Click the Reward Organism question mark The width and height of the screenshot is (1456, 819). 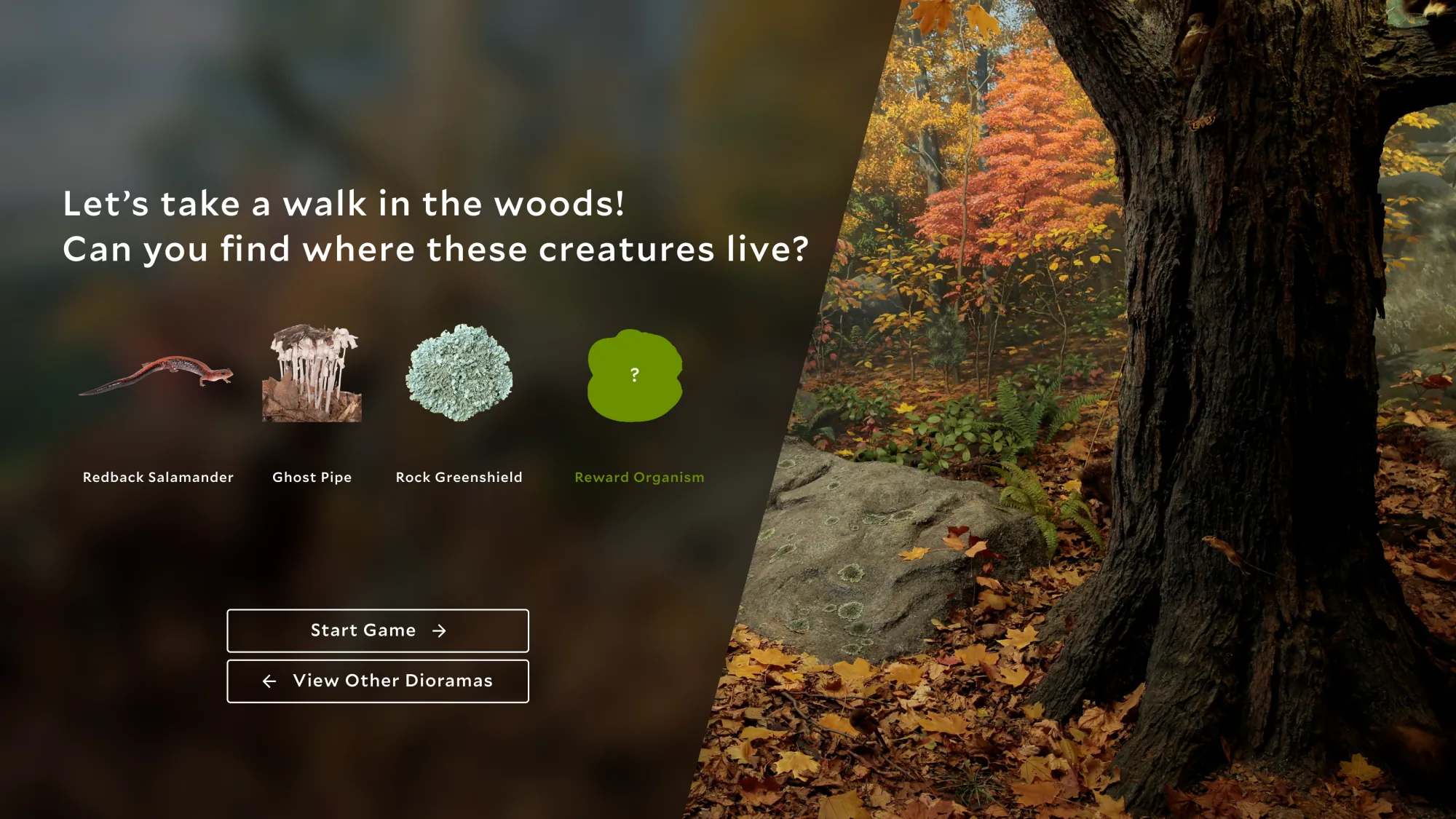click(635, 375)
